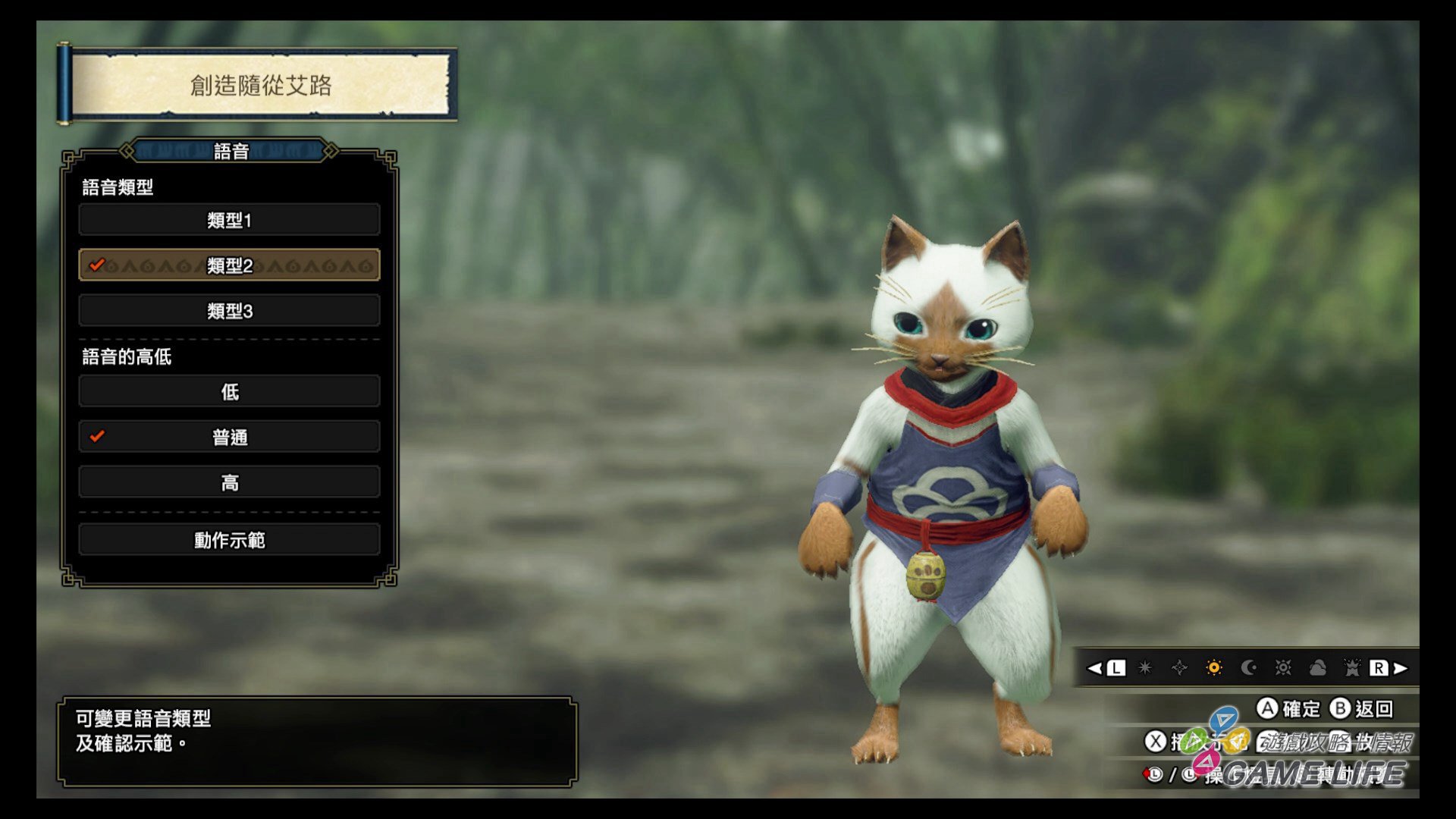1456x819 pixels.
Task: Open the 動作示範 action demo
Action: [x=229, y=540]
